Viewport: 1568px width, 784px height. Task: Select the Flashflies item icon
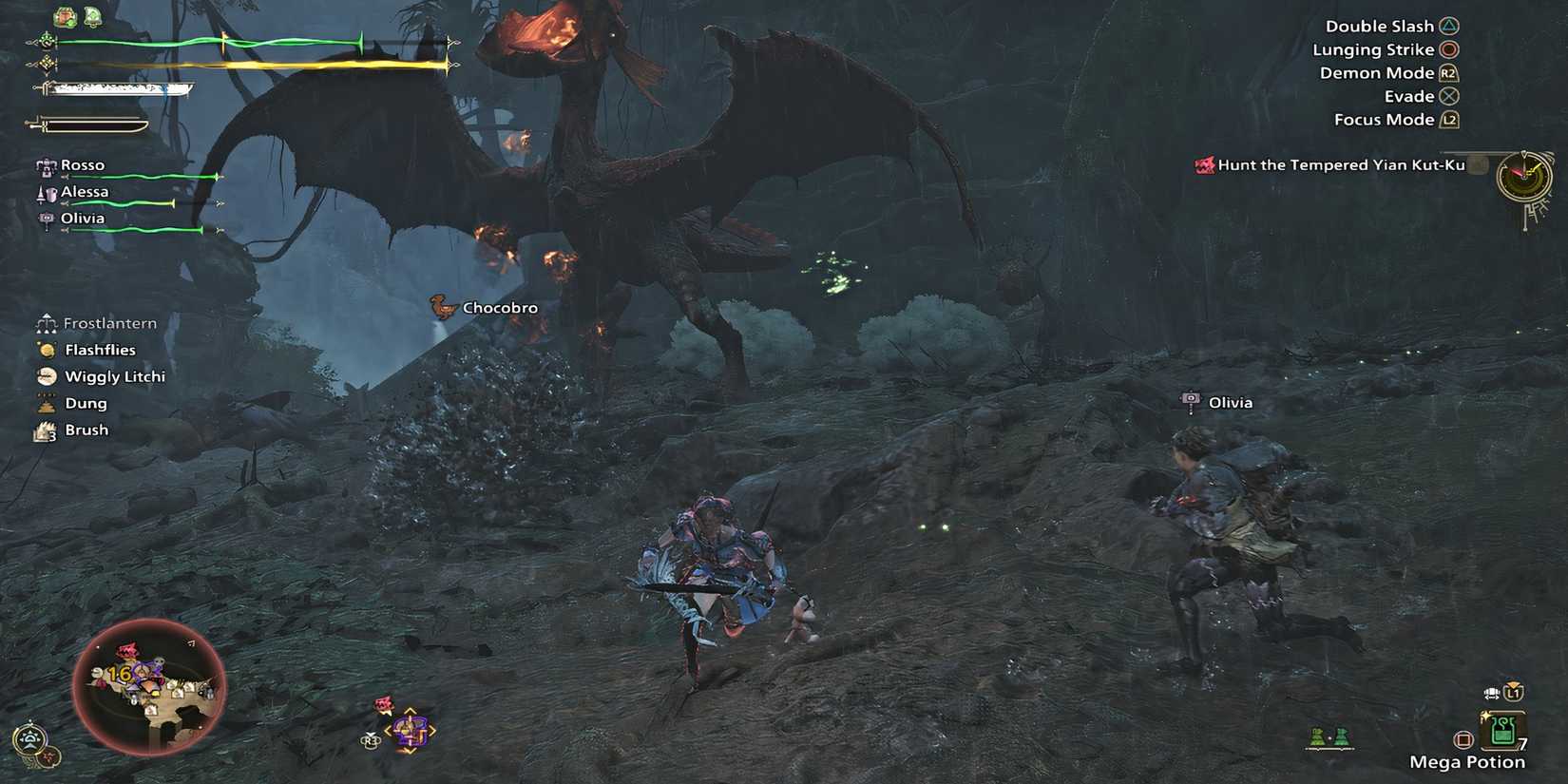coord(47,350)
